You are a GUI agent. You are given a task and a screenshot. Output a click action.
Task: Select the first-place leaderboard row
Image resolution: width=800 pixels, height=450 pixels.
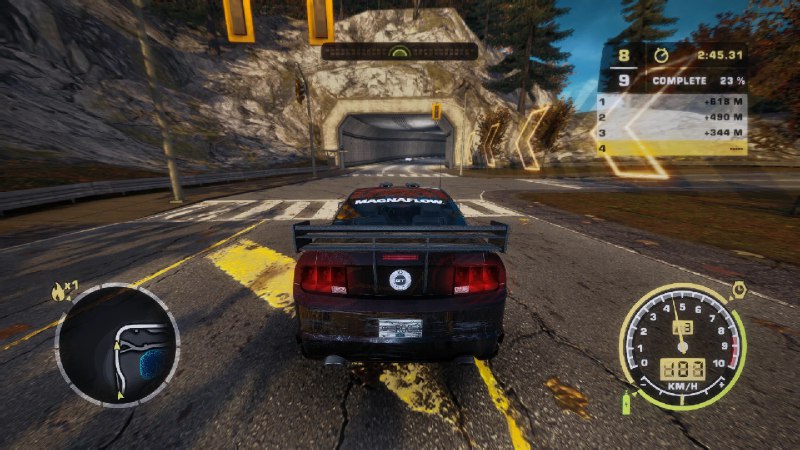tap(672, 102)
